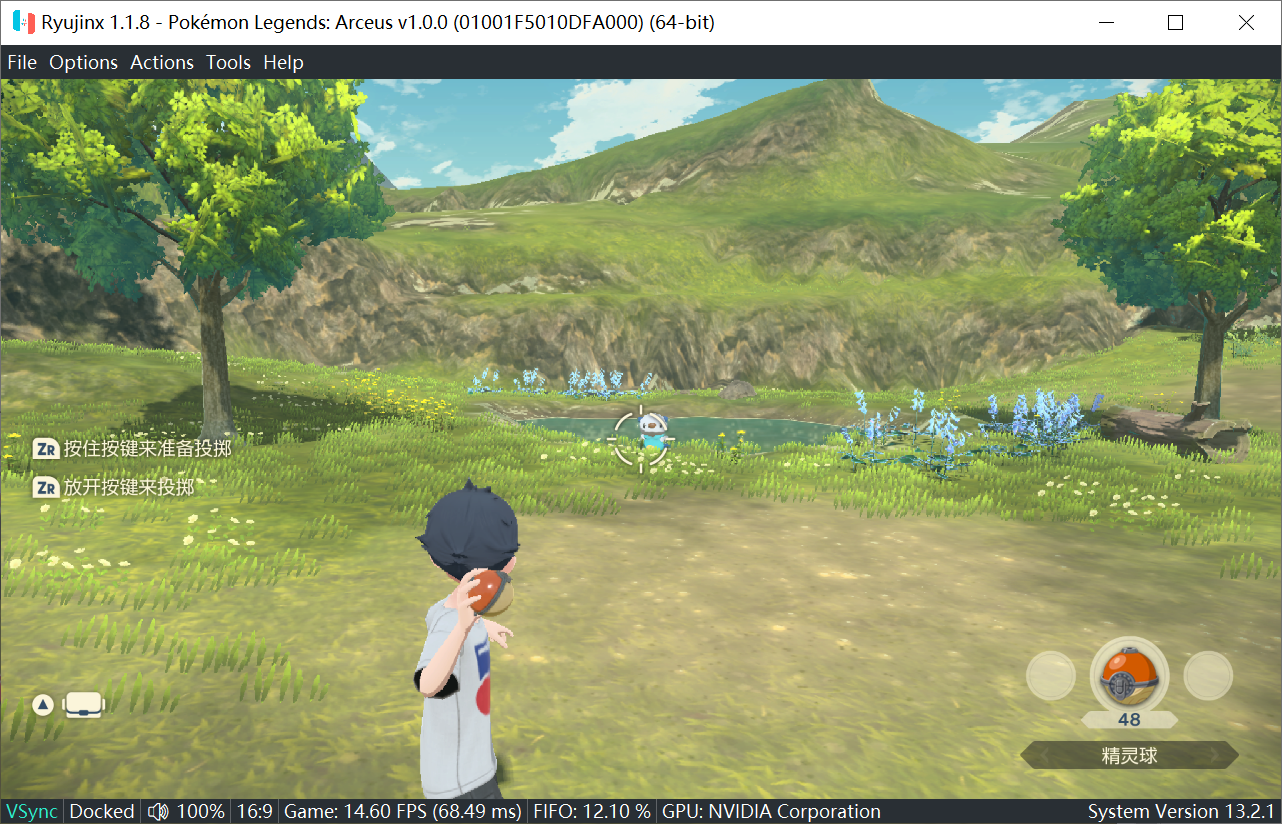Open the File menu

pyautogui.click(x=22, y=62)
